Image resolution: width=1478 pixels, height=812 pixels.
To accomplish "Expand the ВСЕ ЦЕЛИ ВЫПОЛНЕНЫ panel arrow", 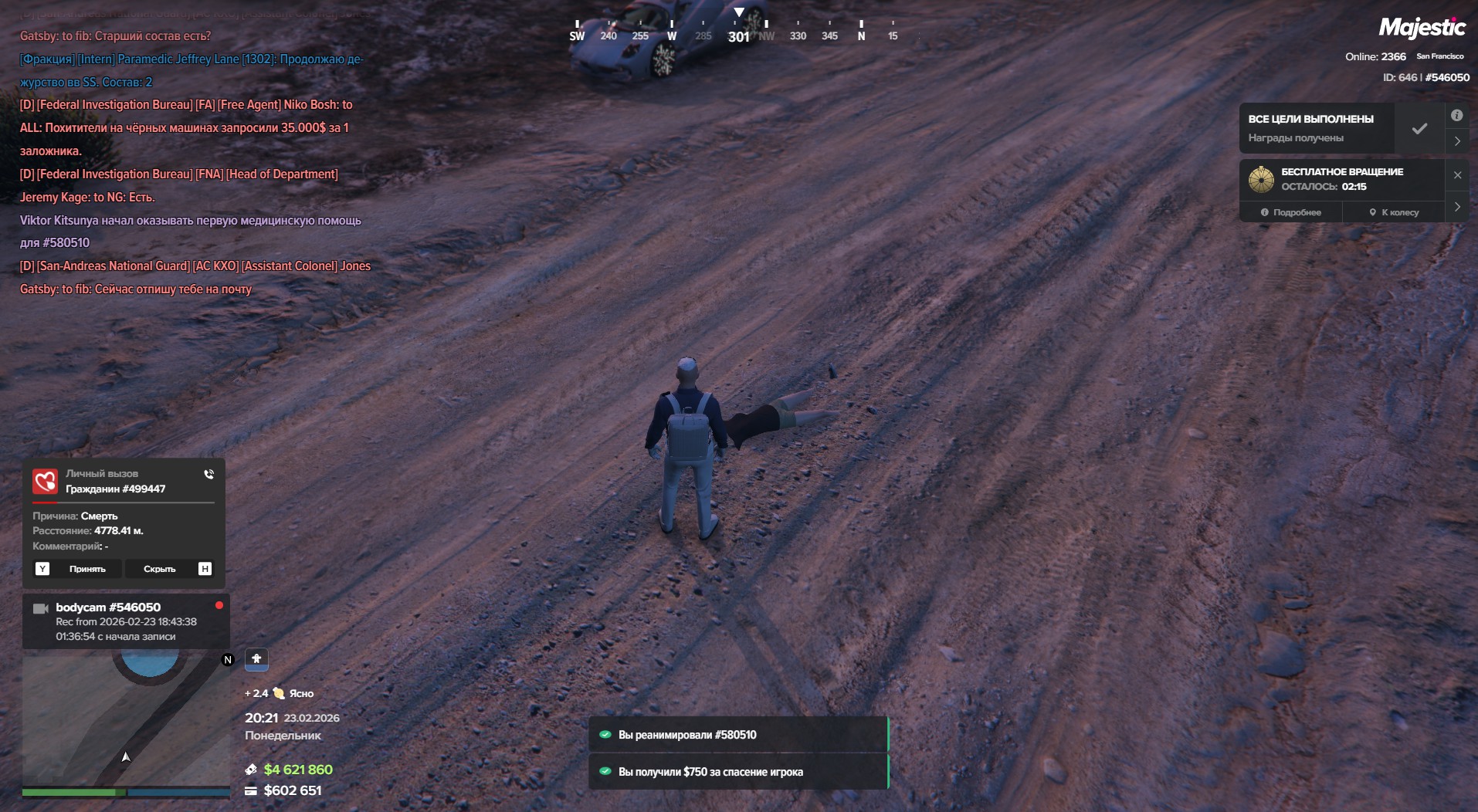I will pyautogui.click(x=1457, y=141).
